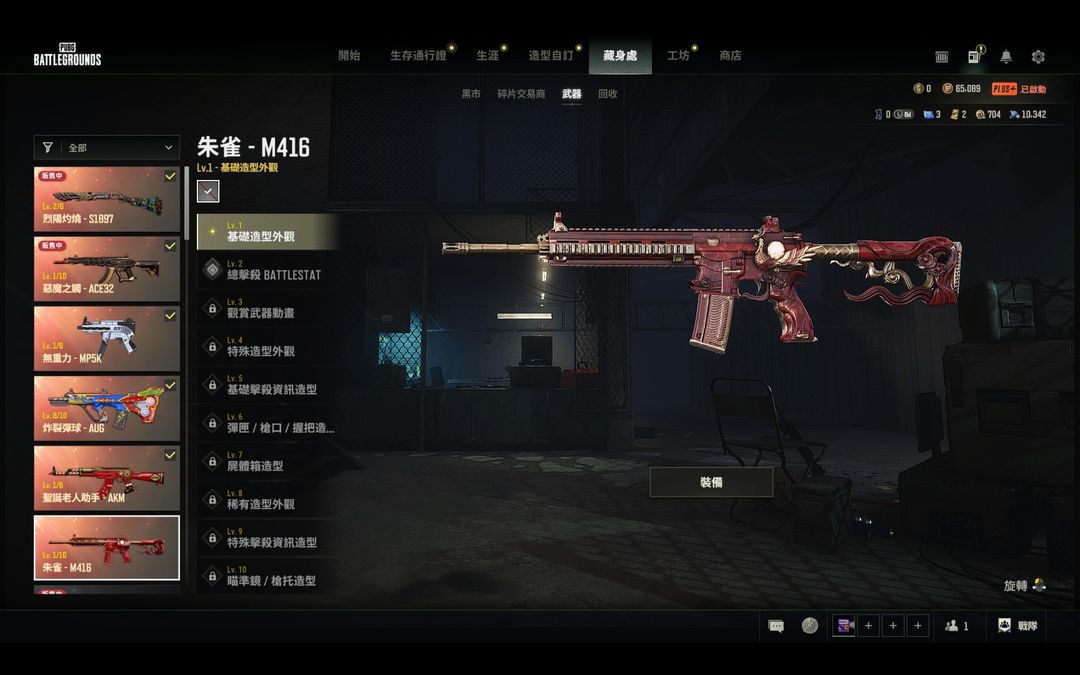Open the 工坊 workshop tab
Screen dimensions: 1080x675
click(678, 56)
